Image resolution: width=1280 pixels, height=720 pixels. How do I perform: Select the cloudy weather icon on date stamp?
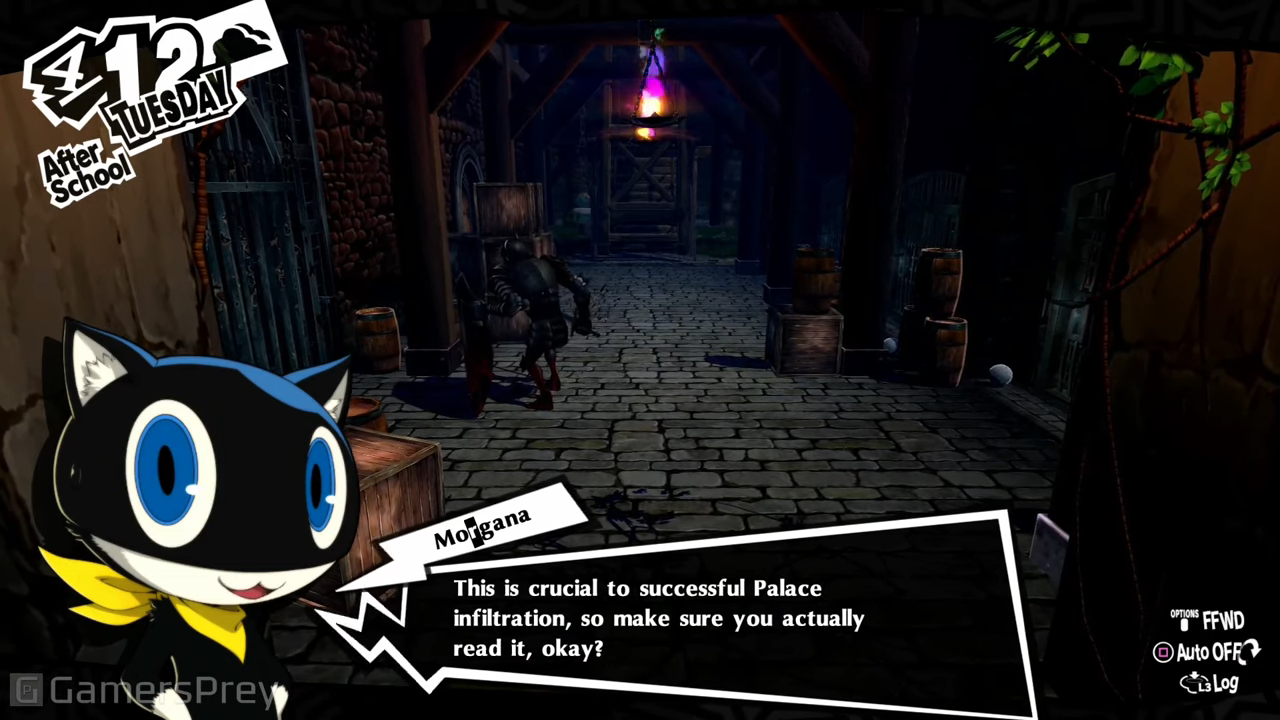click(238, 38)
